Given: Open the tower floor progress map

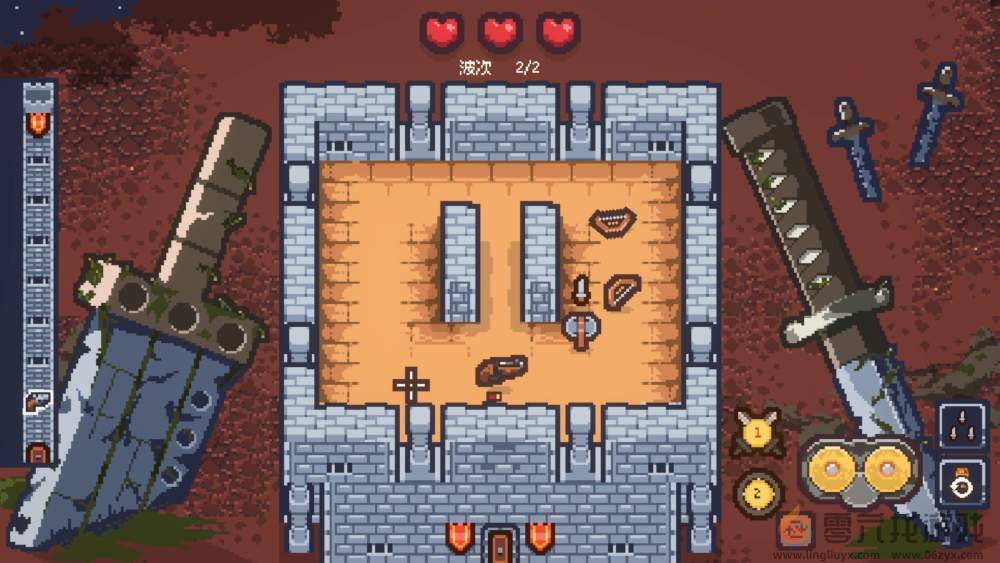Looking at the screenshot, I should coord(38,270).
